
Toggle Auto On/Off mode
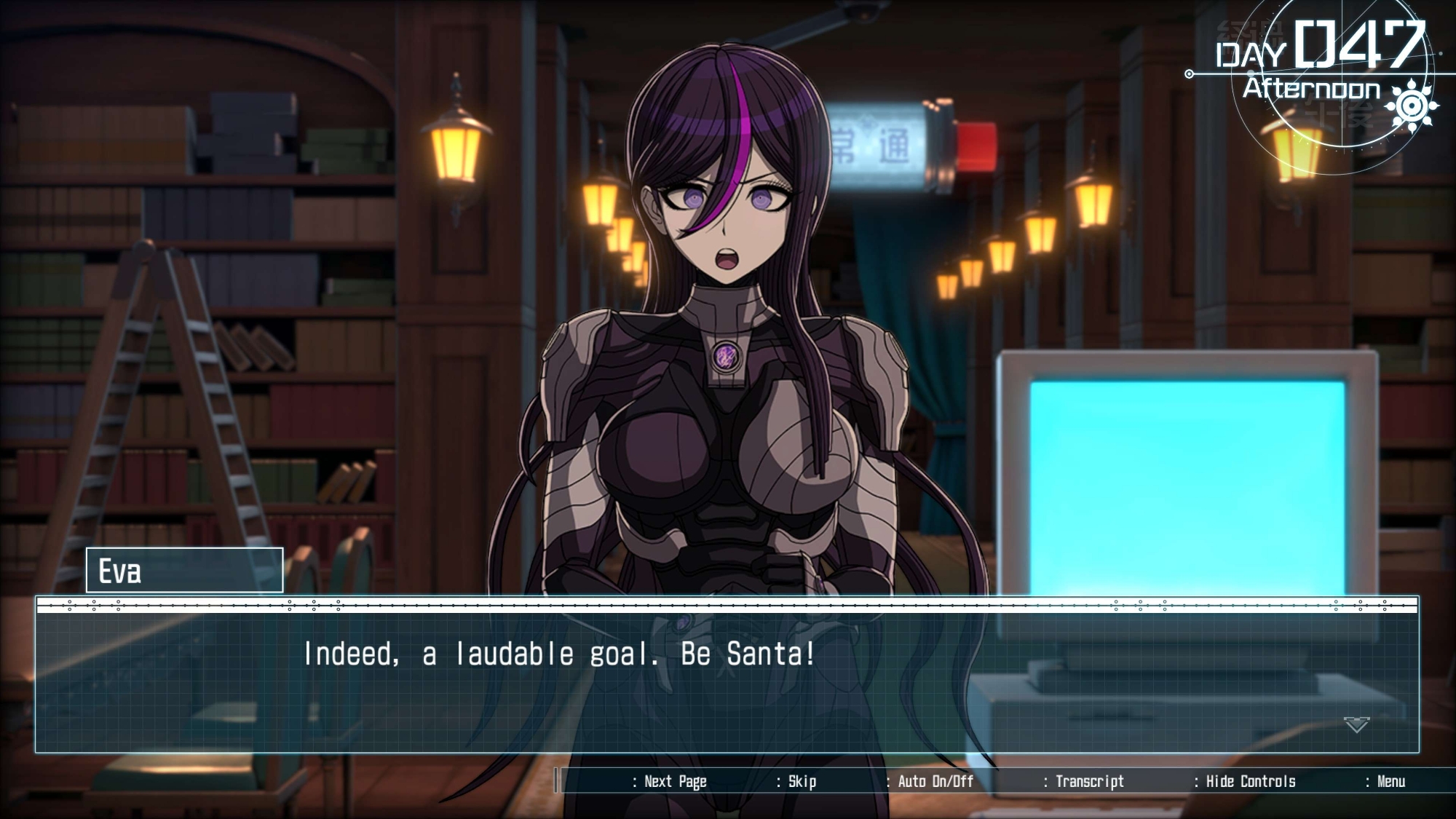pos(935,782)
